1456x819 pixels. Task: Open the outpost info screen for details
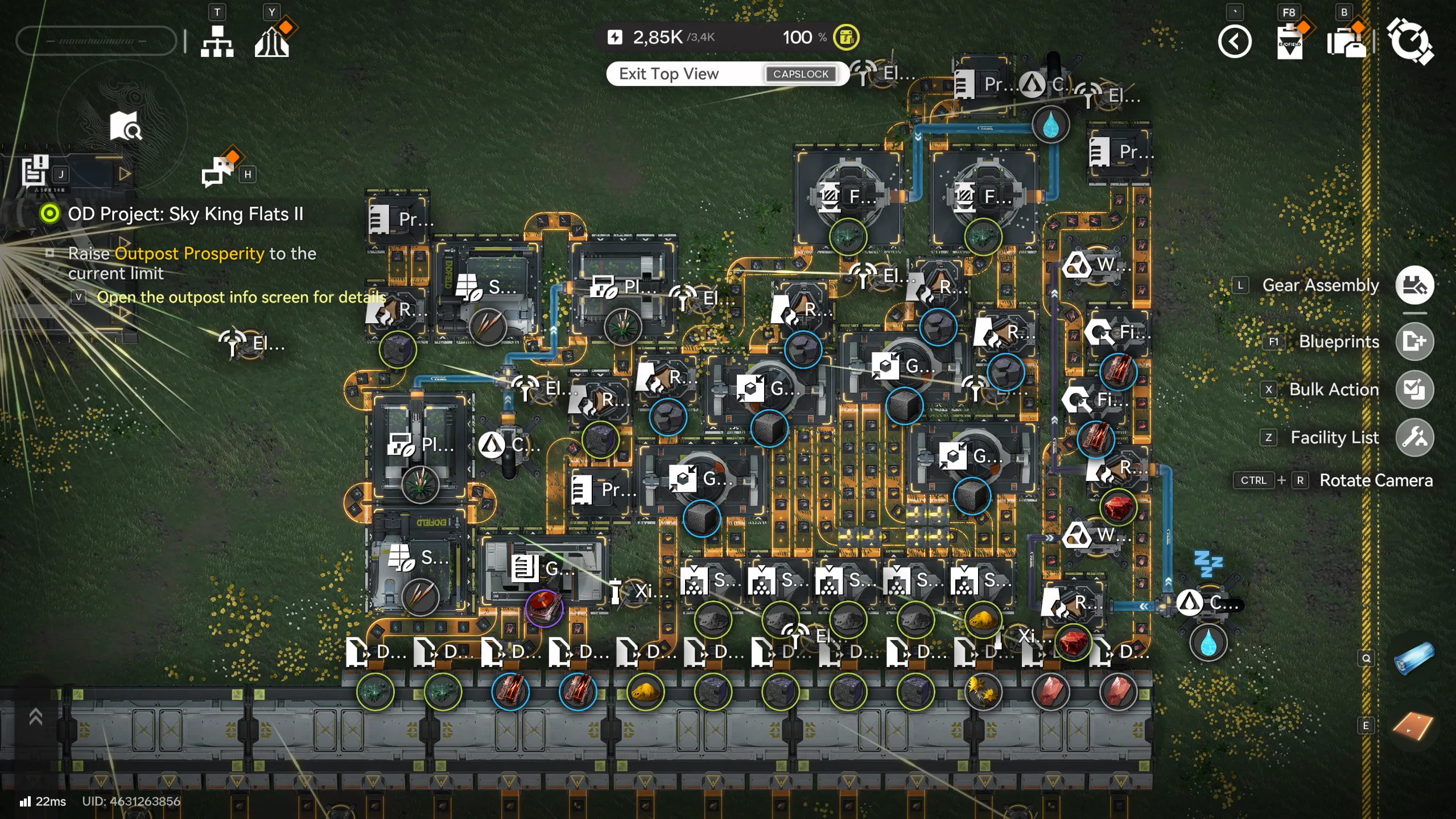click(77, 297)
